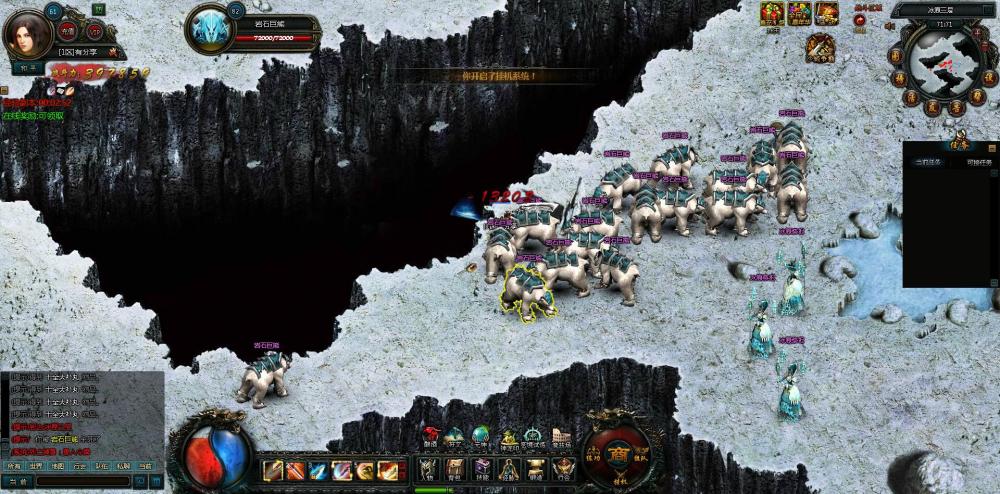Open the 背包 bag menu icon

click(455, 469)
